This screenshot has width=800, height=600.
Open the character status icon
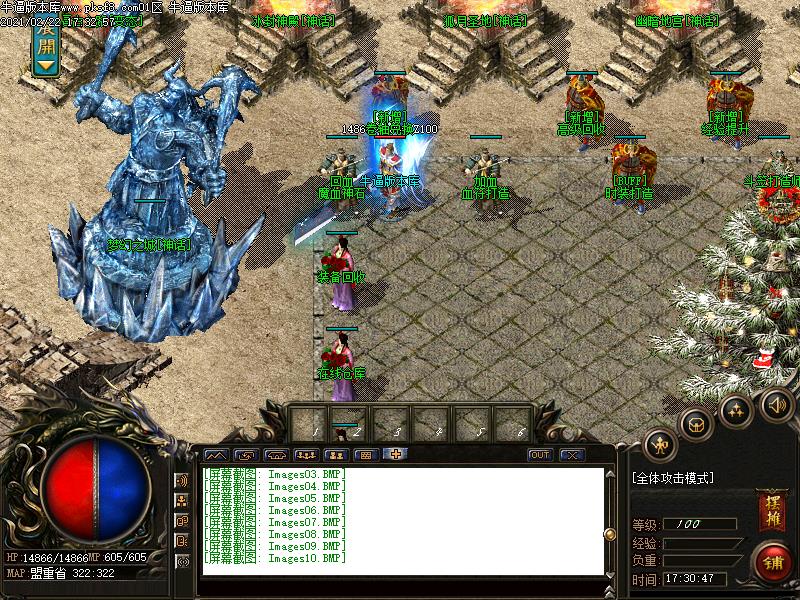coord(659,443)
